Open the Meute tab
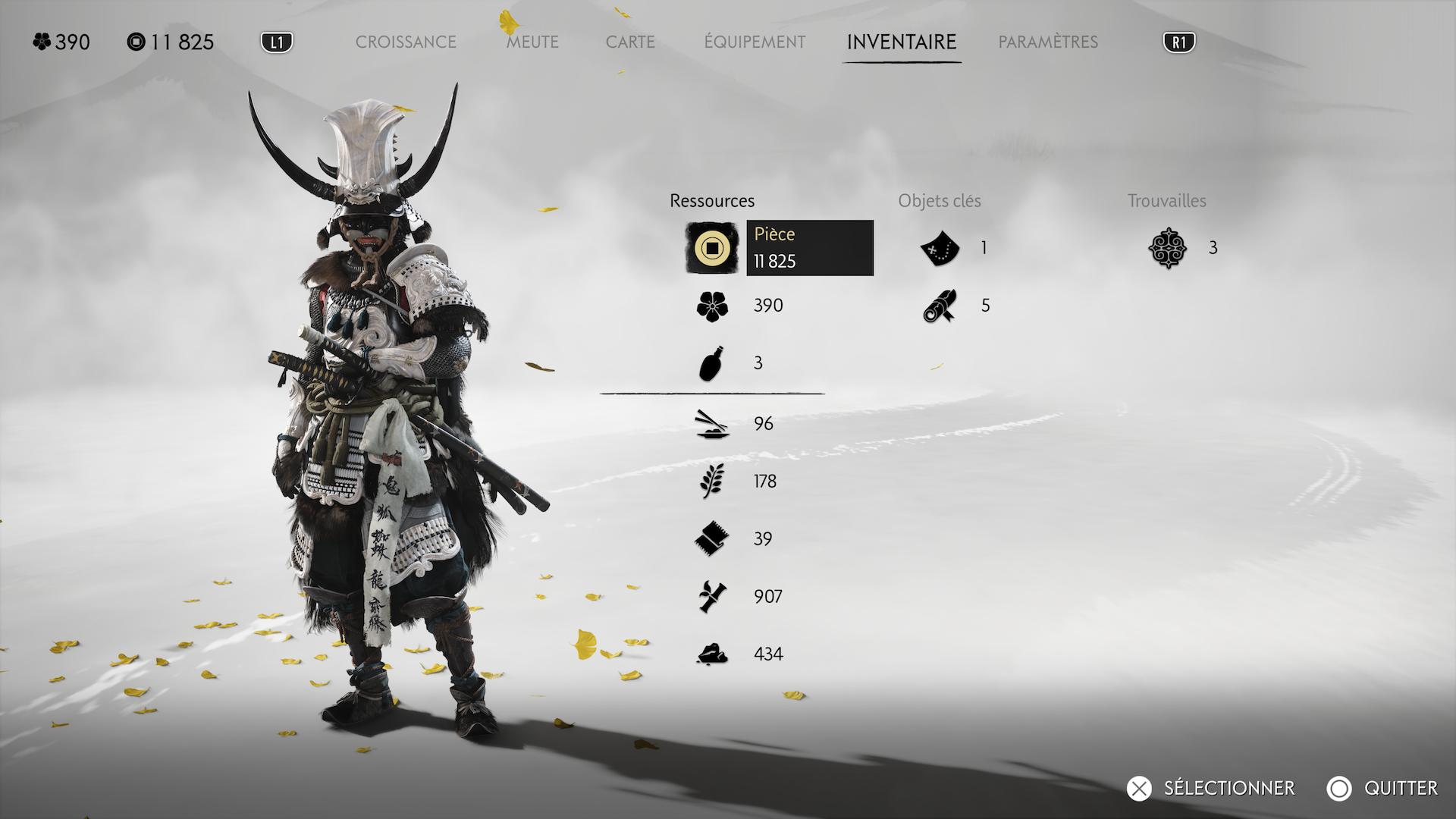The image size is (1456, 819). coord(532,42)
